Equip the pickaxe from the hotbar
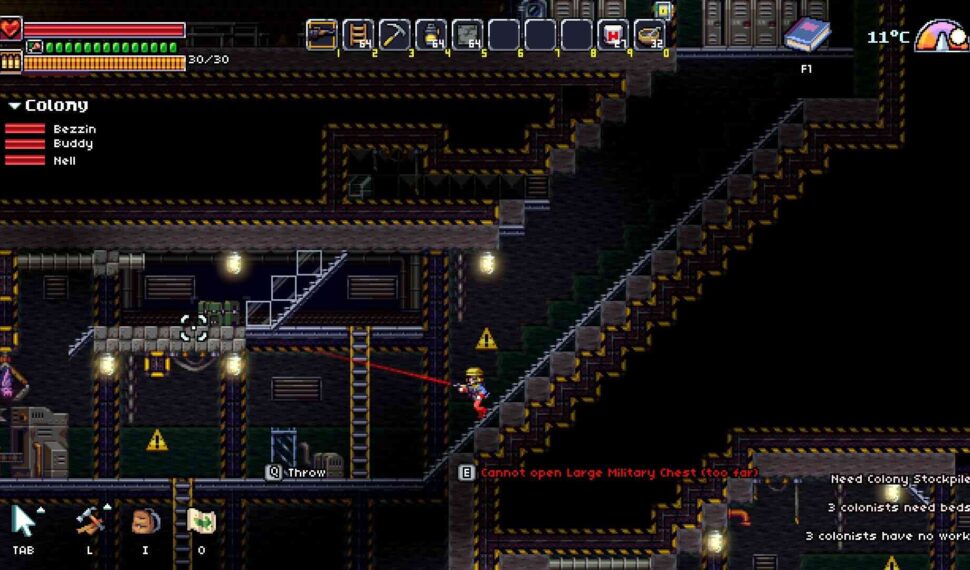 394,35
